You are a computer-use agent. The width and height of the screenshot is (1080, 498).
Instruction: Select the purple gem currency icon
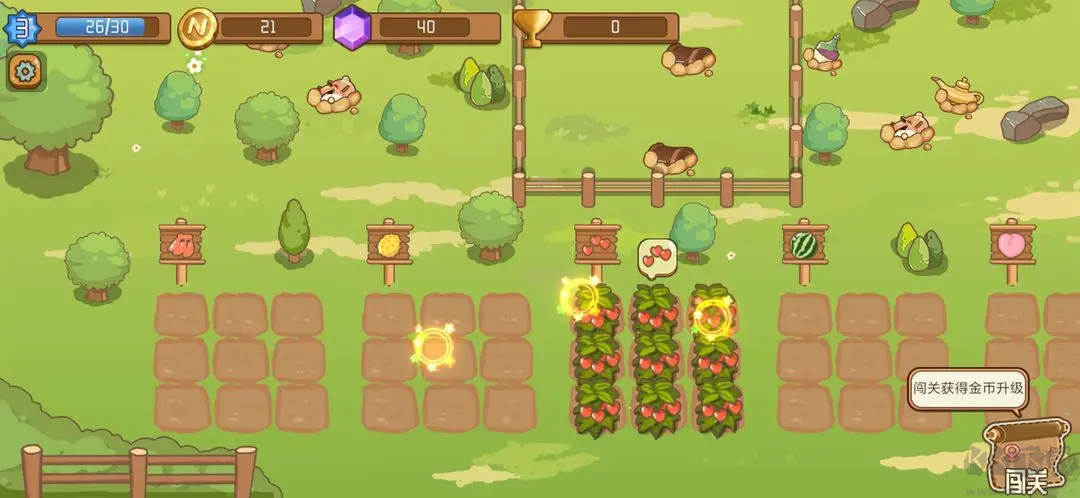(351, 28)
